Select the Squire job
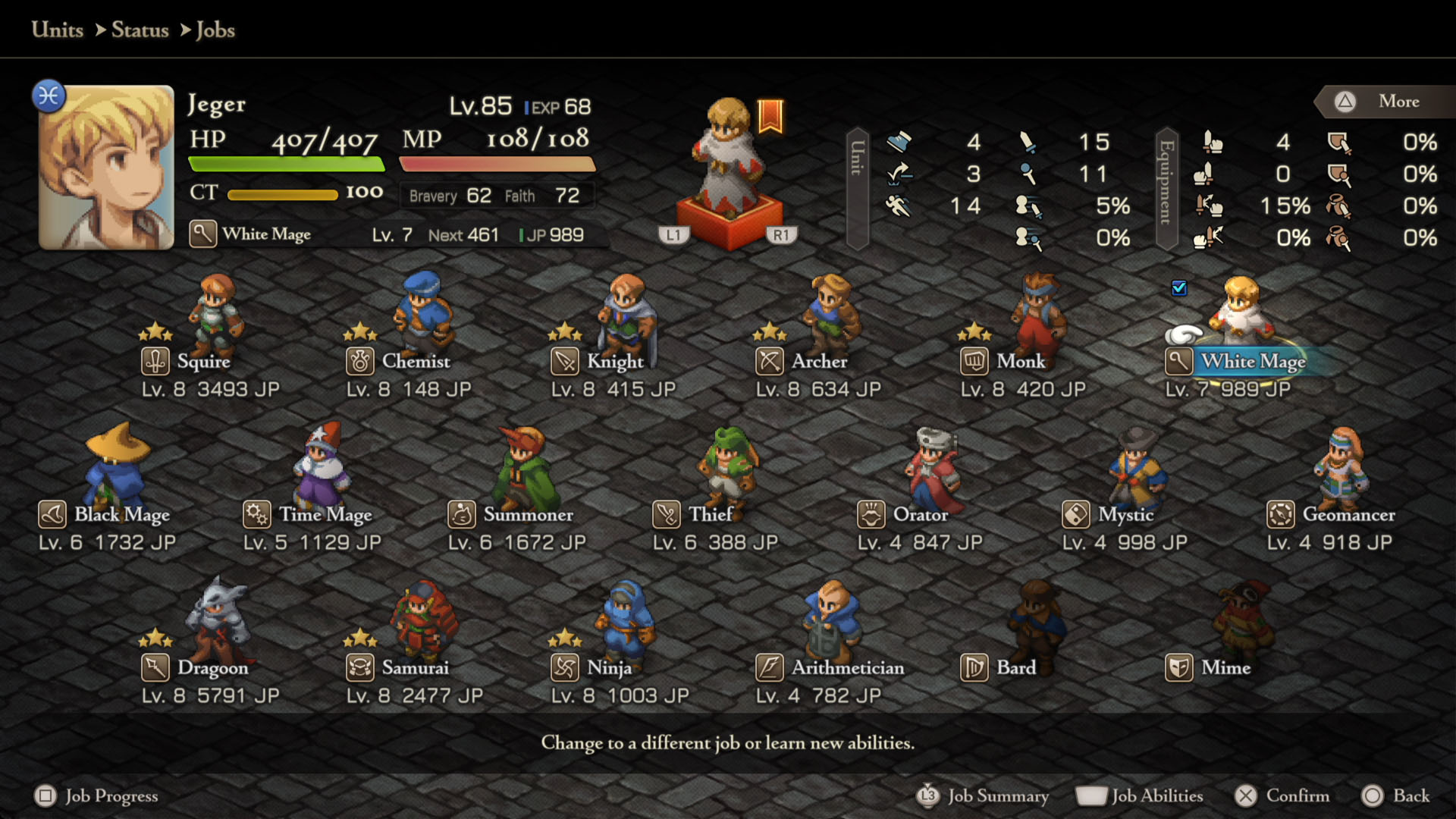This screenshot has width=1456, height=819. point(203,362)
